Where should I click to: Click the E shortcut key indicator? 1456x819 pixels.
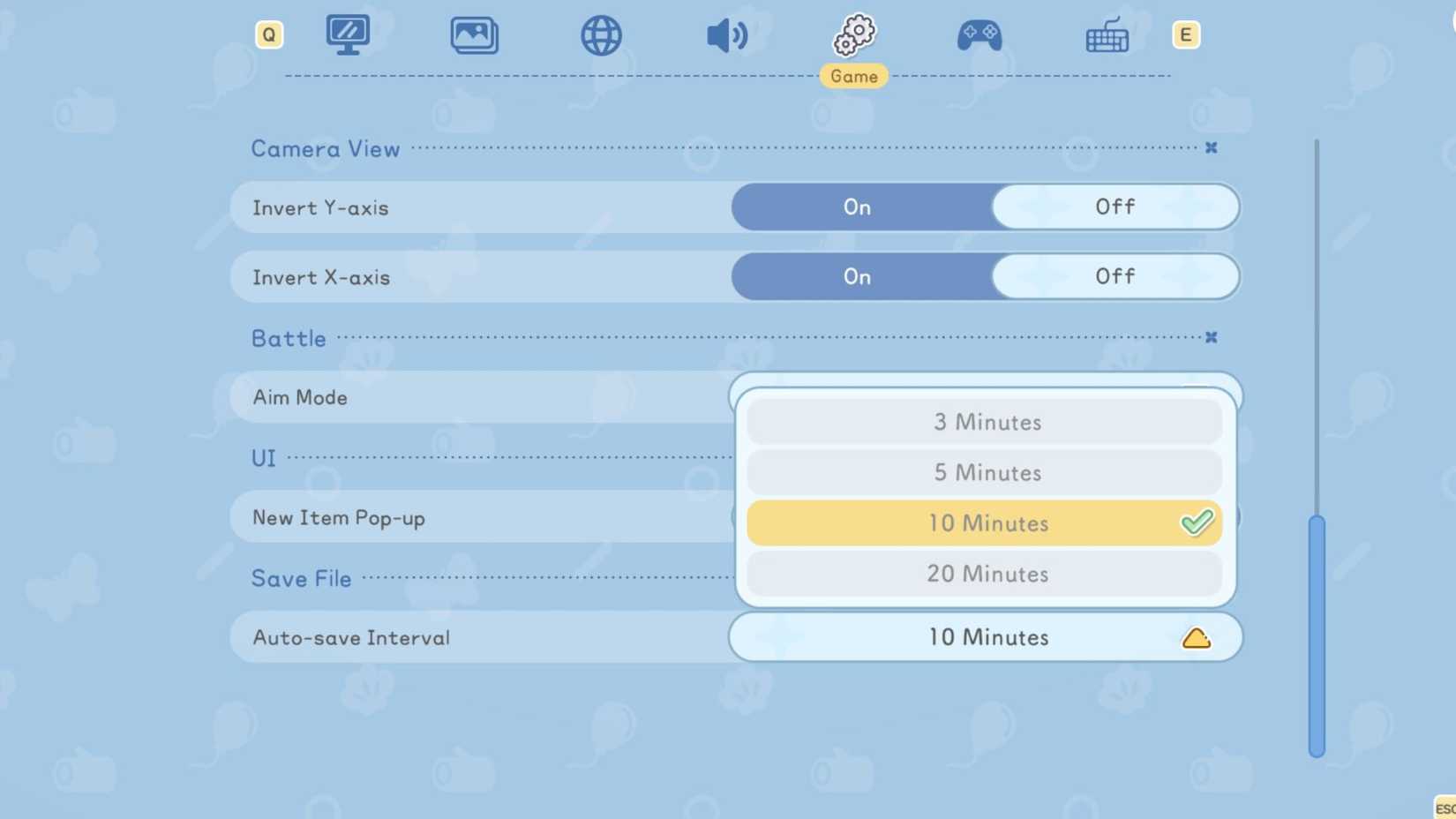pos(1186,34)
